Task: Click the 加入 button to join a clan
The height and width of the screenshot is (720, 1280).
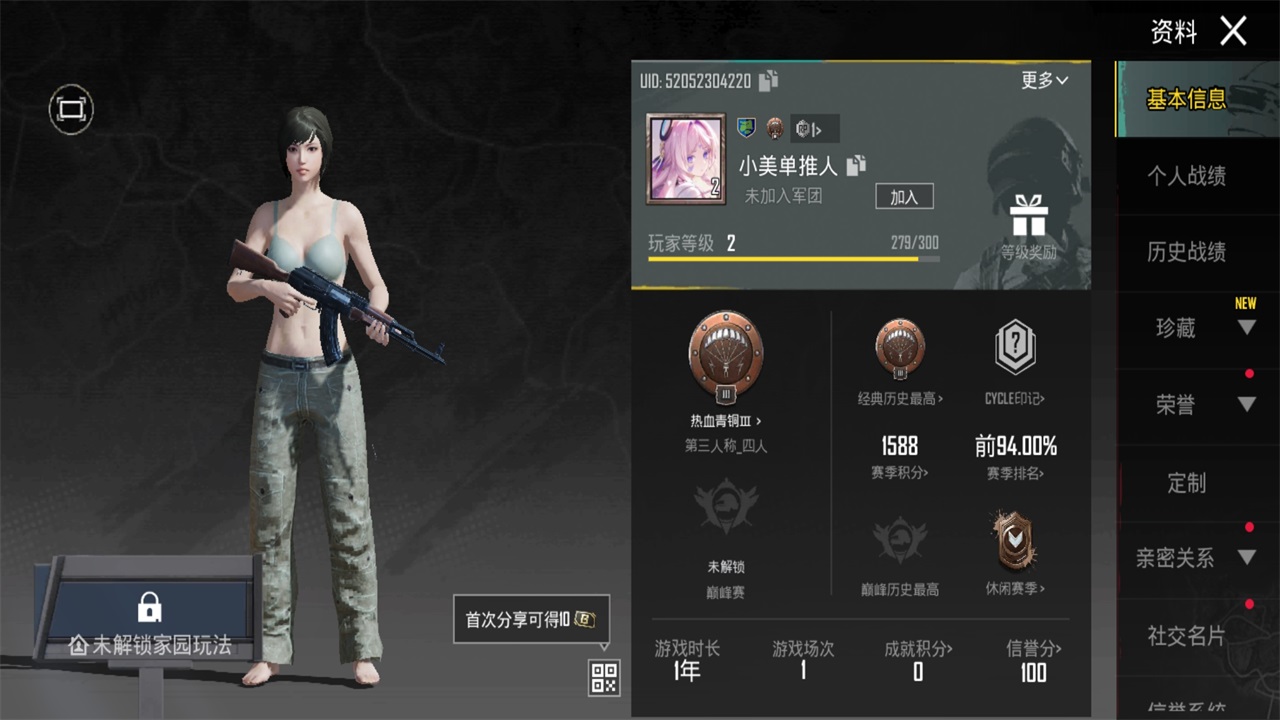Action: pyautogui.click(x=903, y=196)
